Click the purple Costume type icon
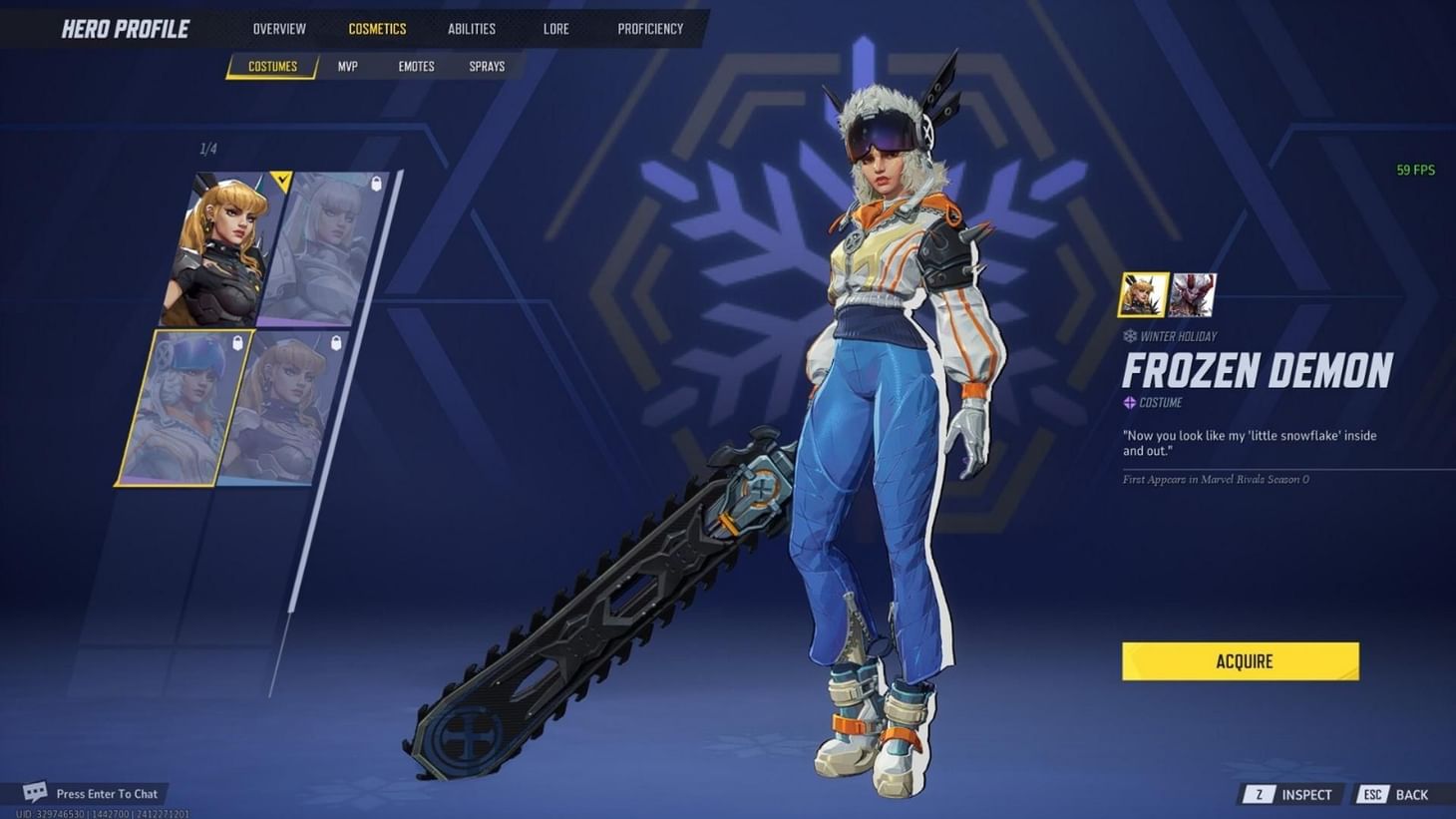 click(1129, 402)
